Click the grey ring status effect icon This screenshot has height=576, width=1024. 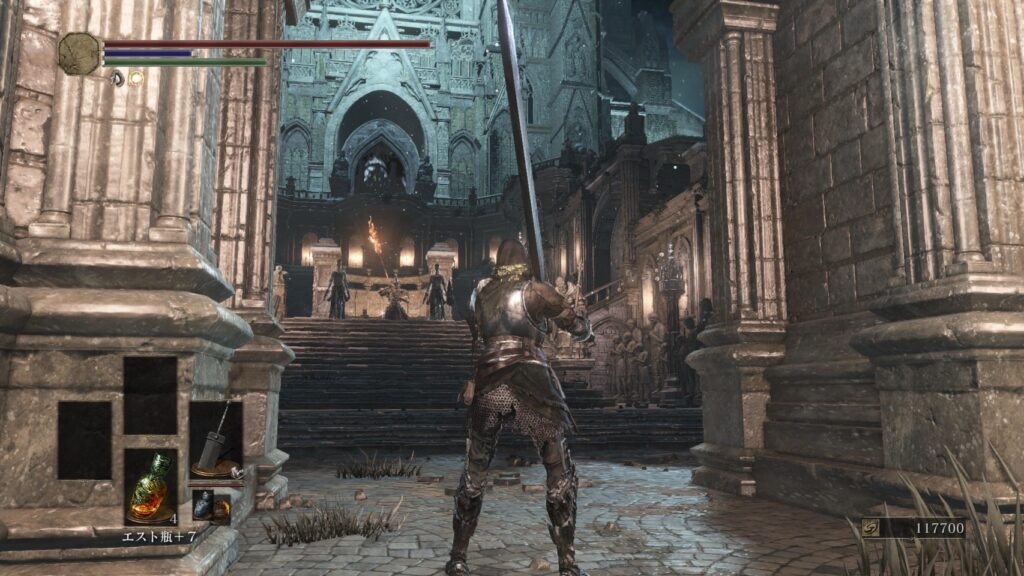117,77
